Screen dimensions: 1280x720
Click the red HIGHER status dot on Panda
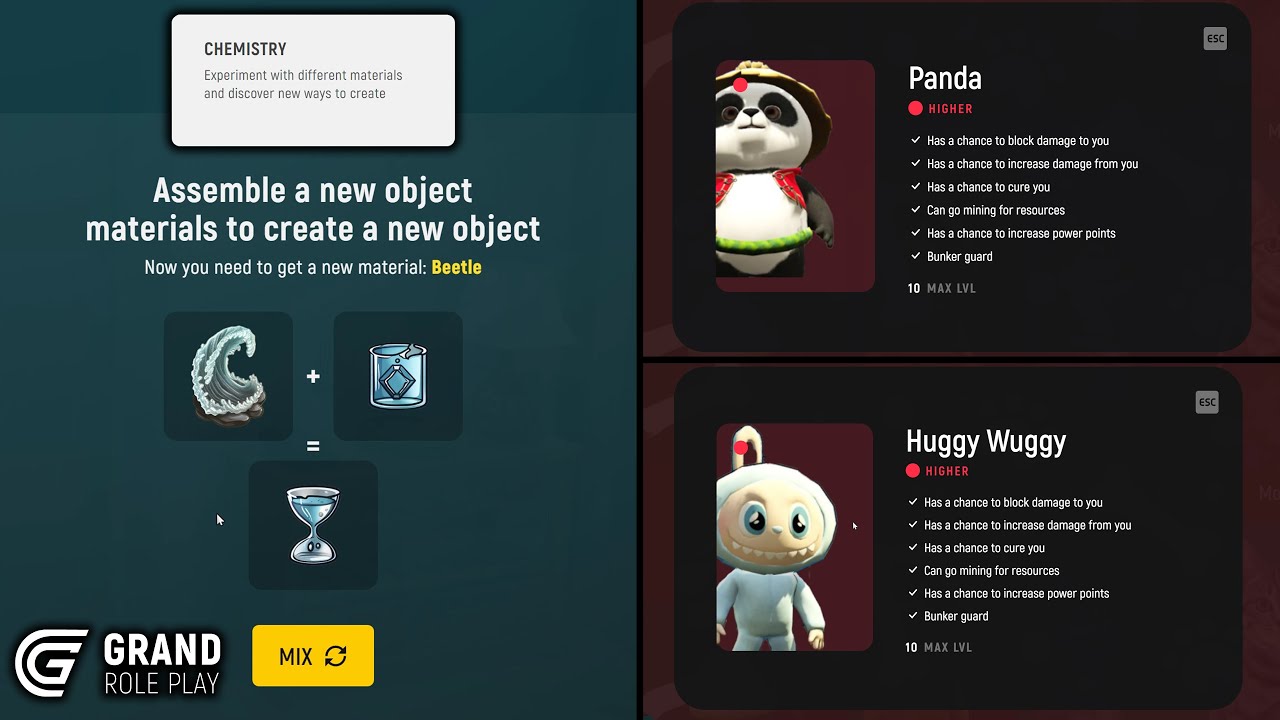coord(914,108)
